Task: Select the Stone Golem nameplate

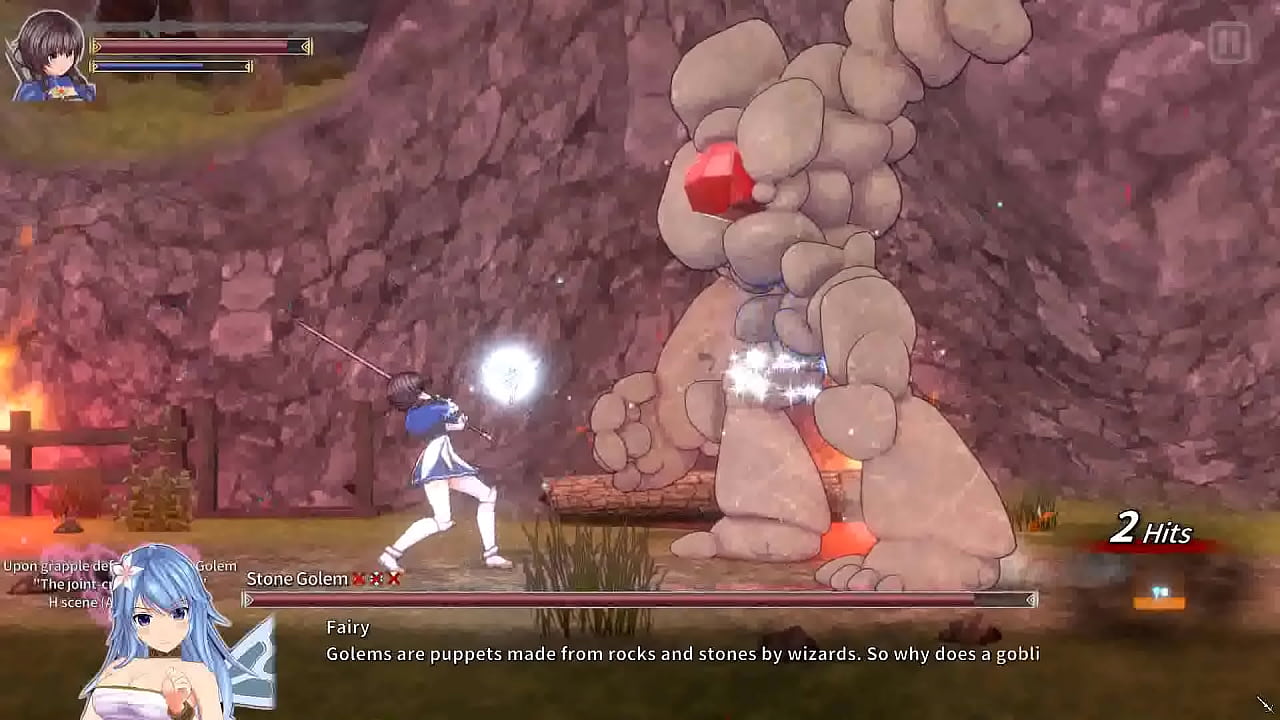Action: 295,578
